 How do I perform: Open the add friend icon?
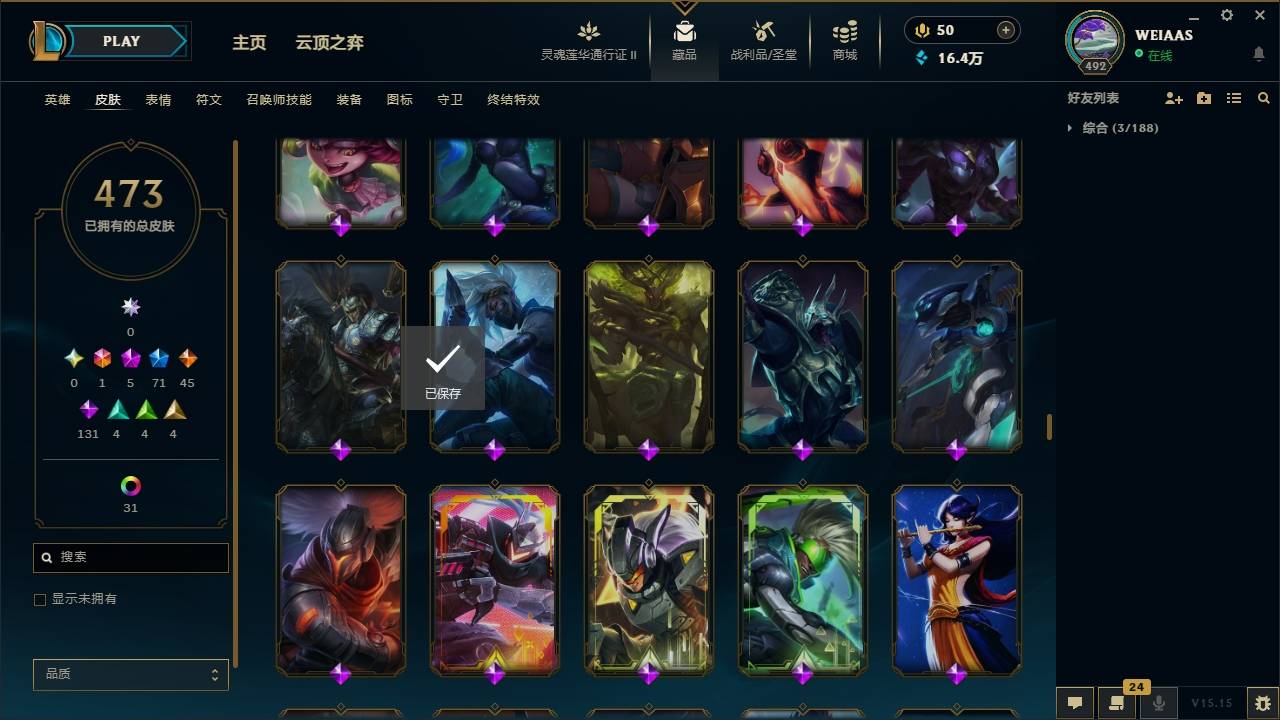click(x=1172, y=97)
